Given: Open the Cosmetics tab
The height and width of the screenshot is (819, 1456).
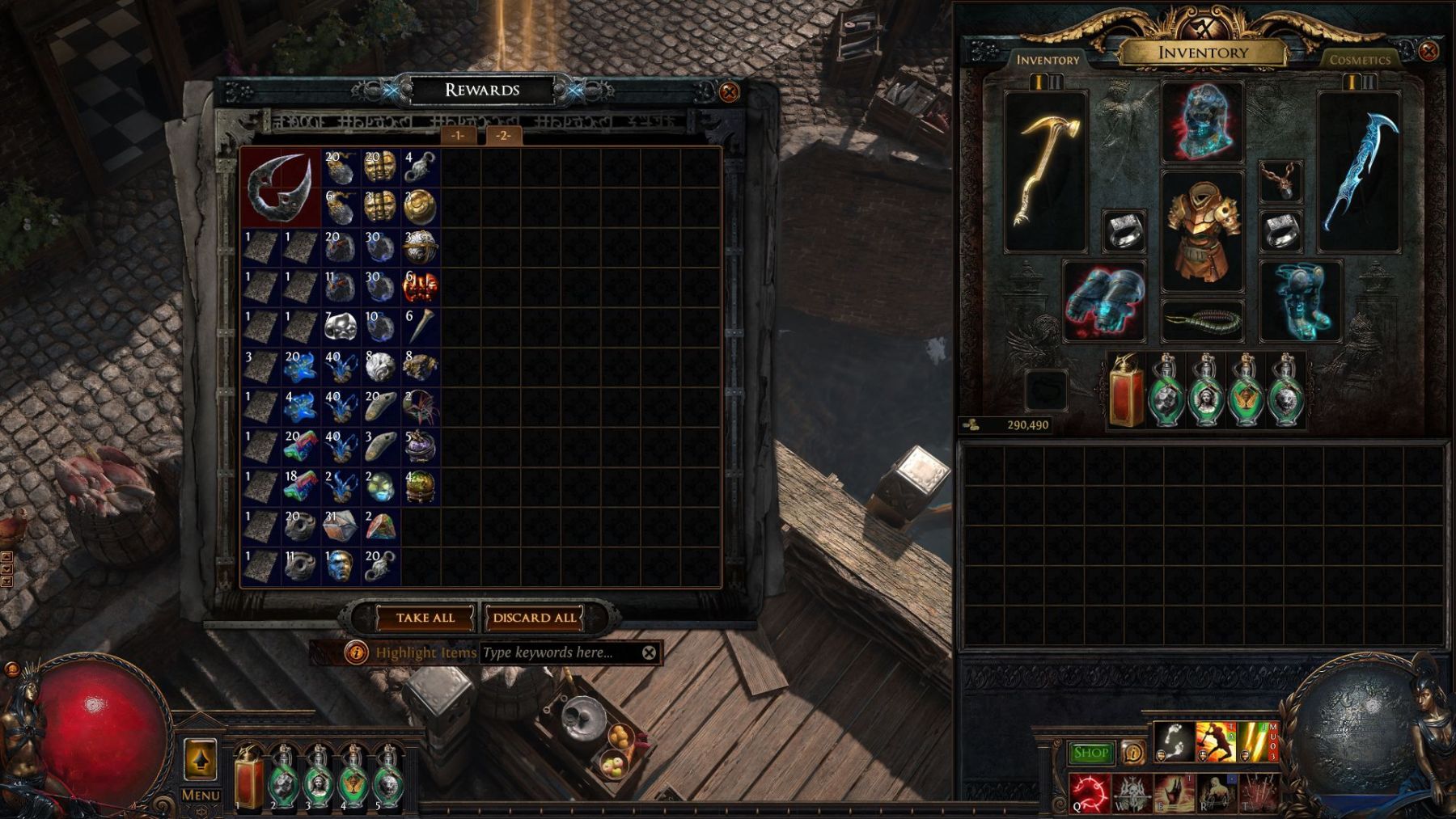Looking at the screenshot, I should [1360, 60].
